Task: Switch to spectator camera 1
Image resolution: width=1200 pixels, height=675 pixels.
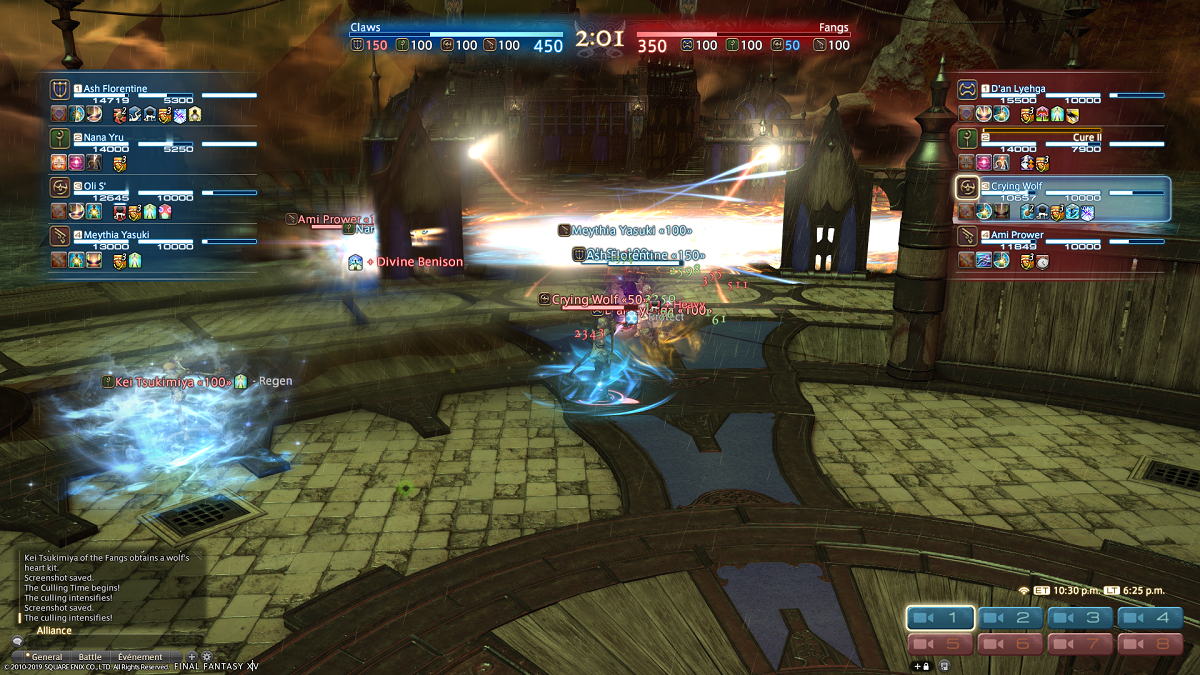Action: pos(940,618)
